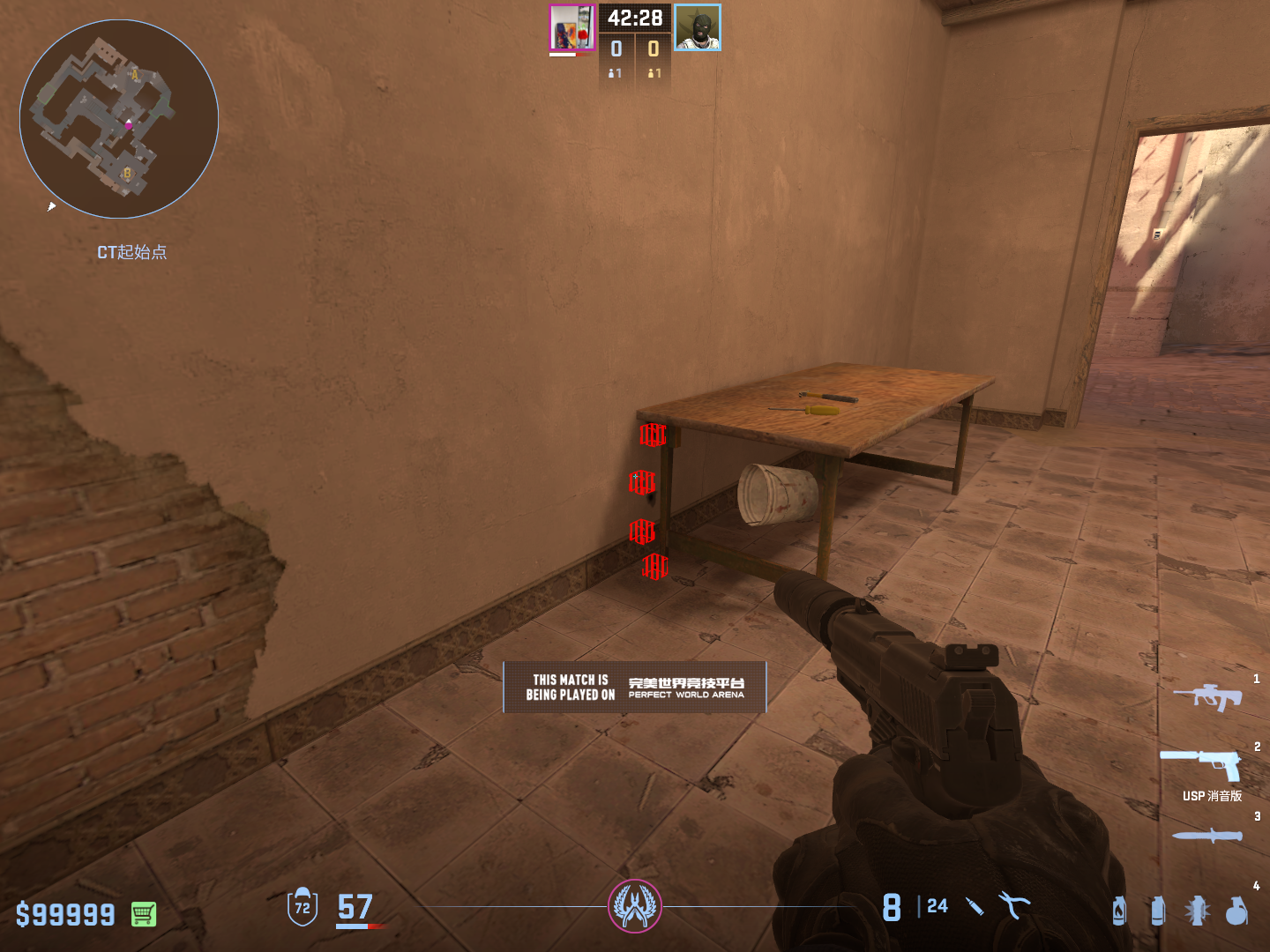Pick the smoke grenade icon
The width and height of the screenshot is (1270, 952).
[1158, 910]
